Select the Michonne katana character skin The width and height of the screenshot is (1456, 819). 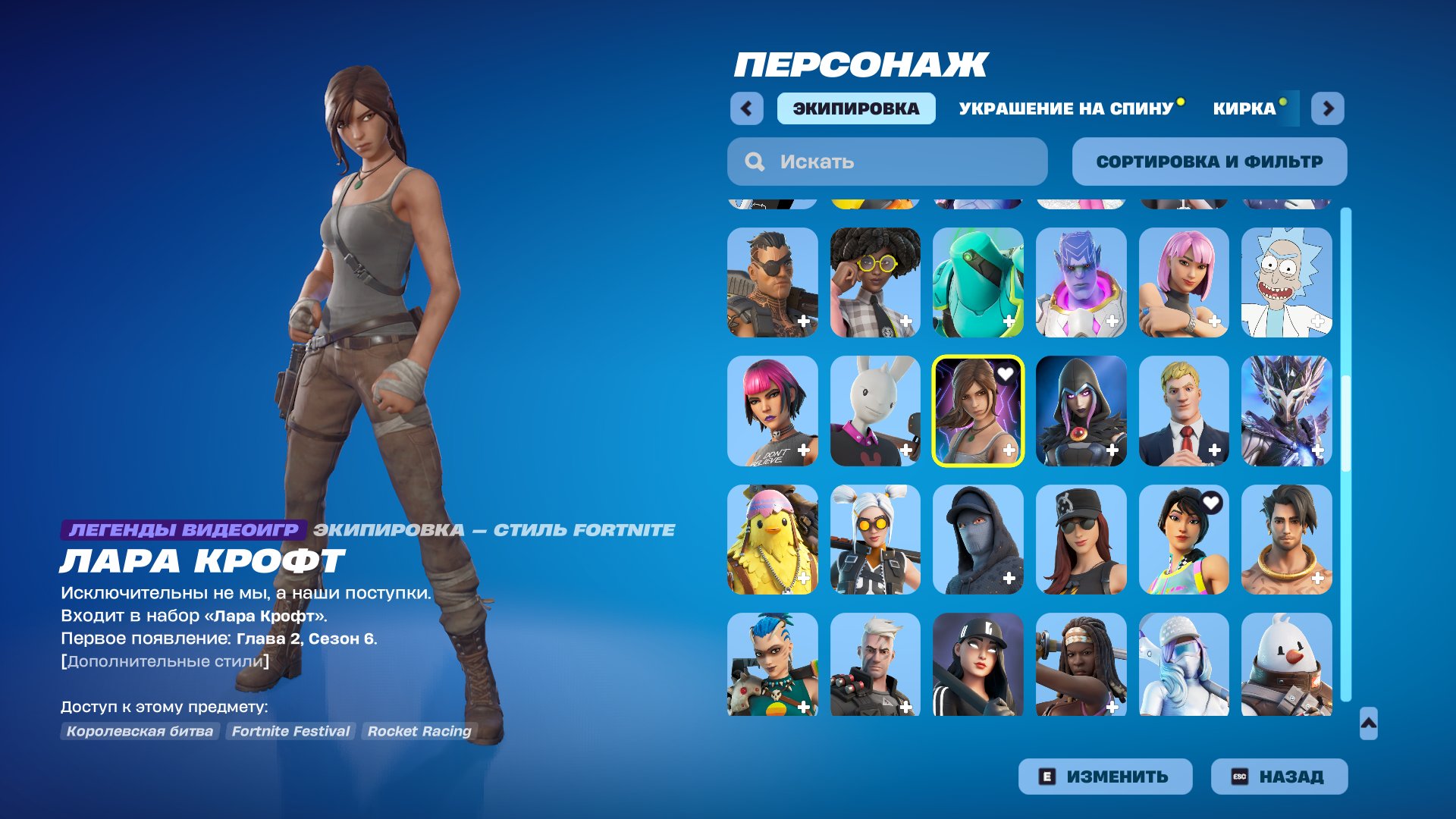[x=1081, y=667]
